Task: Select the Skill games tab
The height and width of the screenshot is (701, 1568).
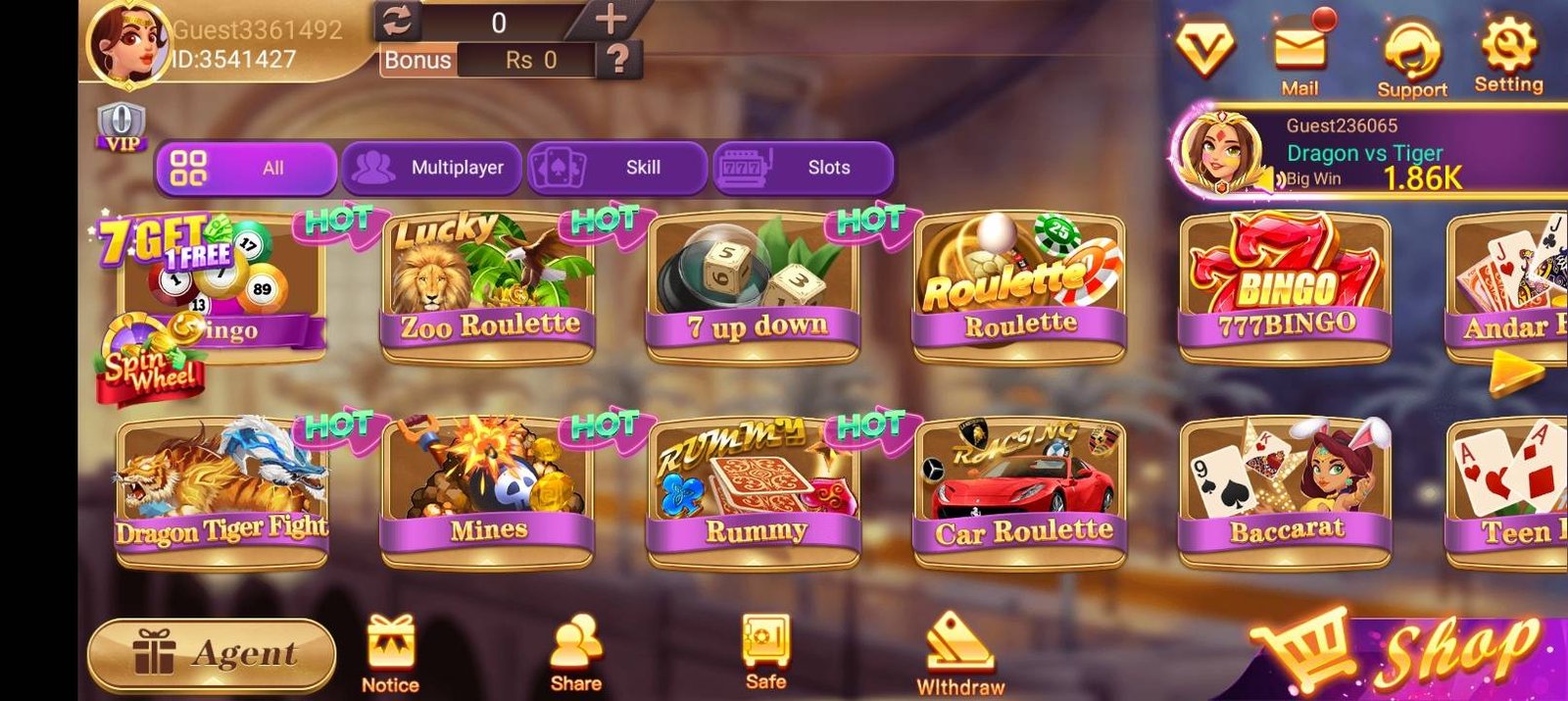Action: click(x=616, y=168)
